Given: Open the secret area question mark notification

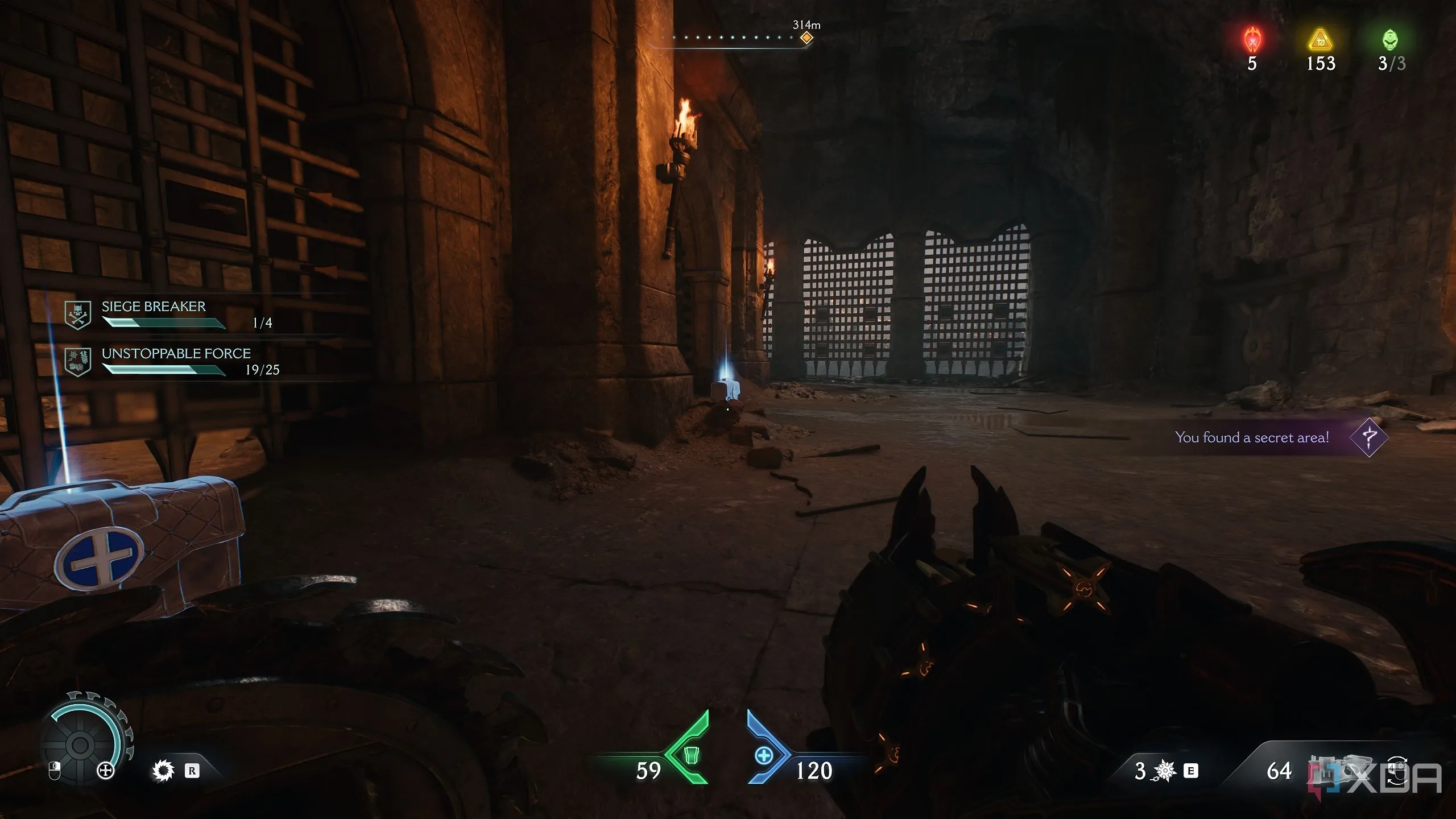Looking at the screenshot, I should (x=1368, y=437).
